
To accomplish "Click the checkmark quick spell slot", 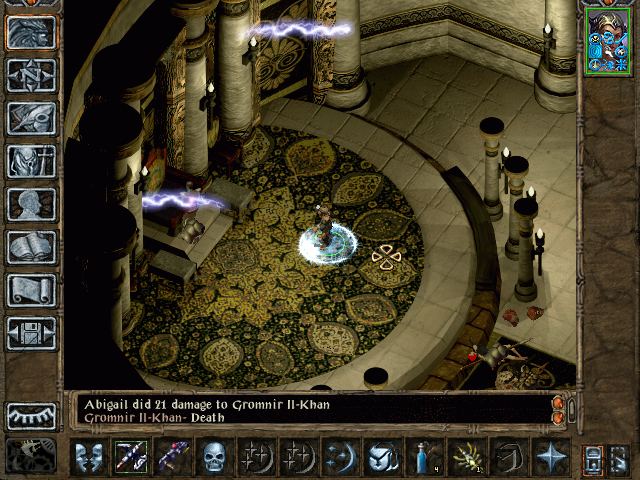I will coord(382,457).
